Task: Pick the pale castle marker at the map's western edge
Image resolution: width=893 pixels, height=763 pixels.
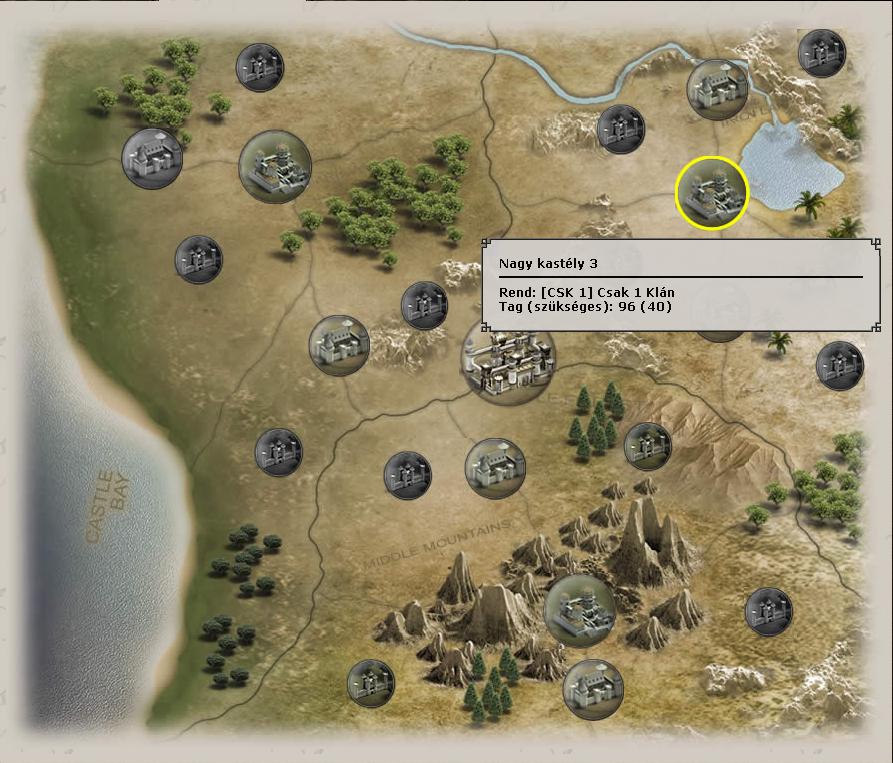Action: pyautogui.click(x=152, y=158)
